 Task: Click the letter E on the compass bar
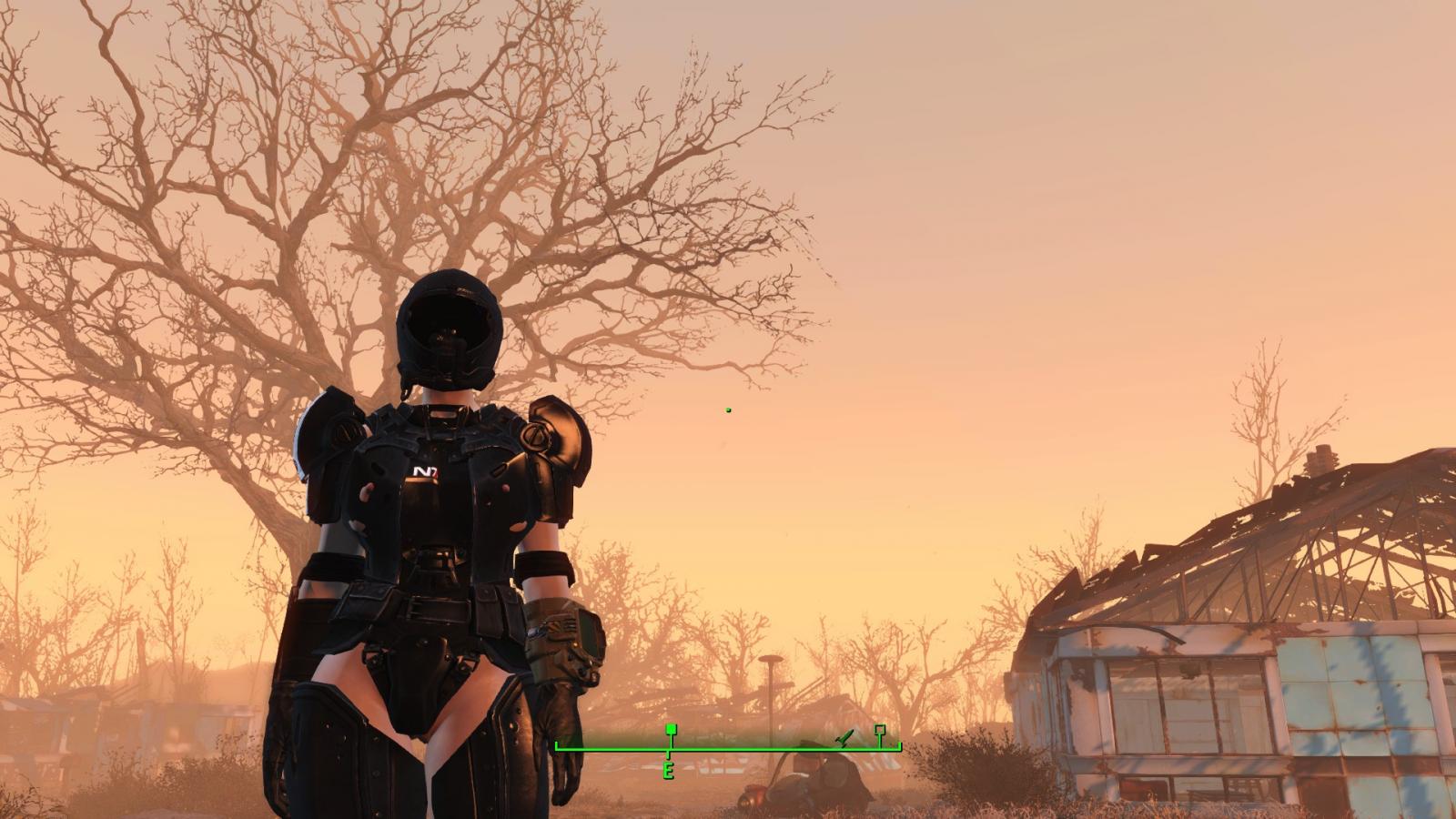(x=671, y=771)
